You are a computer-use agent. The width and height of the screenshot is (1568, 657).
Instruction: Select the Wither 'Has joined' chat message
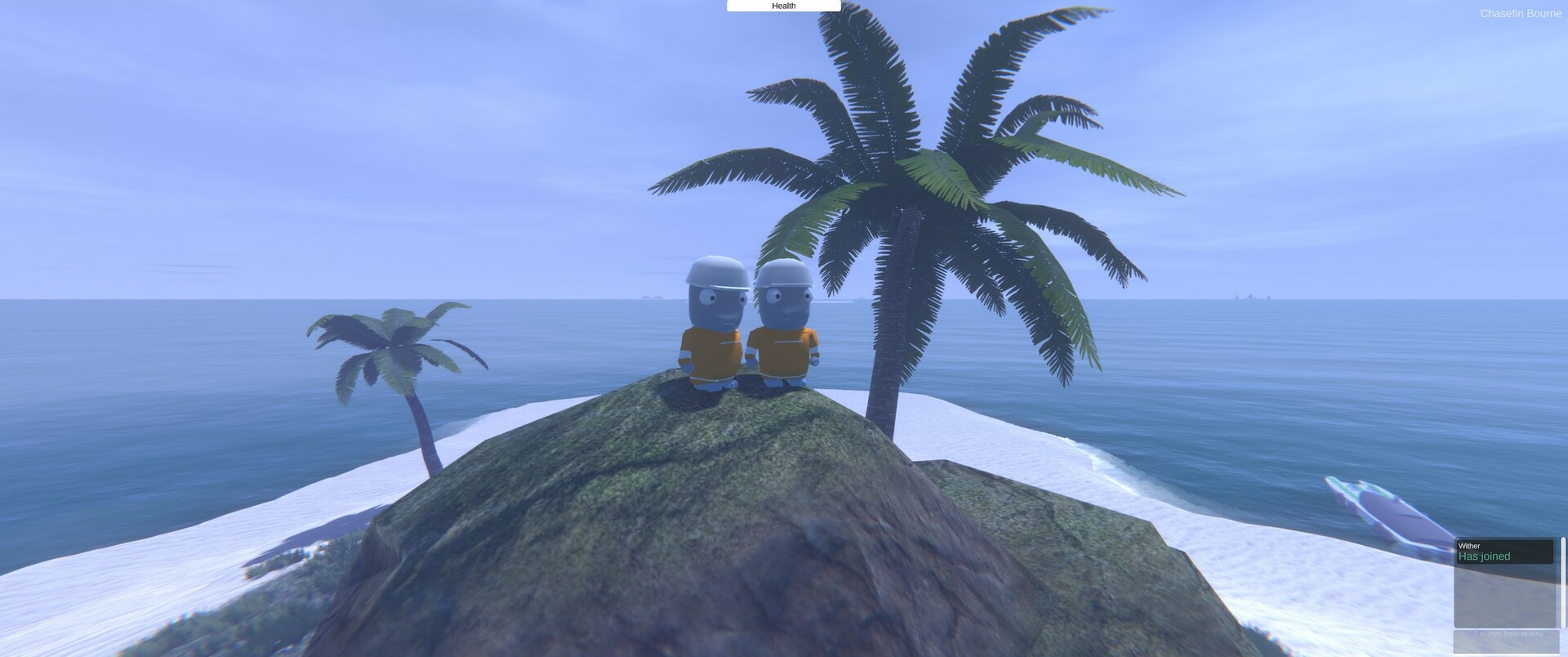coord(1484,556)
